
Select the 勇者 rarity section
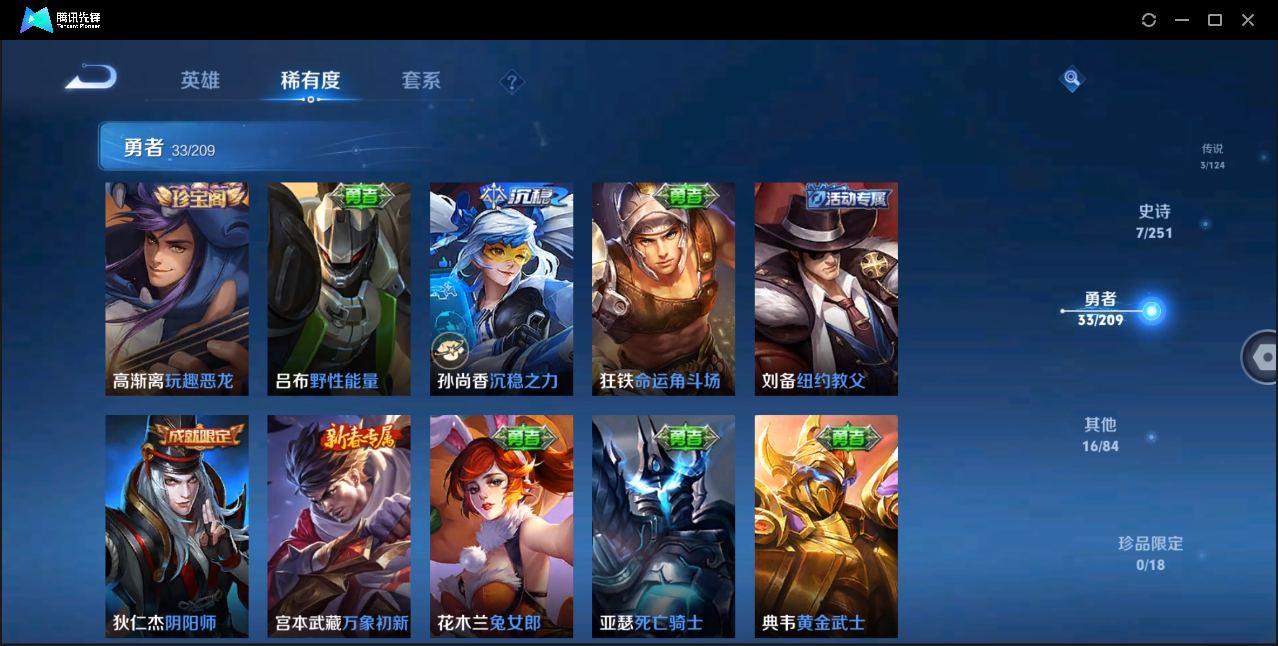[x=1101, y=309]
